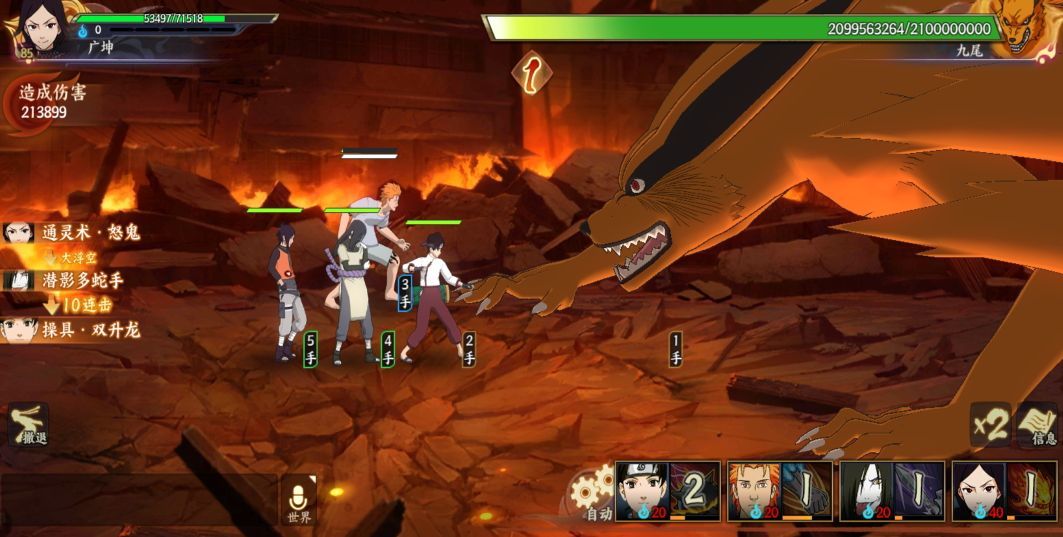The width and height of the screenshot is (1063, 537).
Task: Click the player portrait 广坤
Action: 40,26
